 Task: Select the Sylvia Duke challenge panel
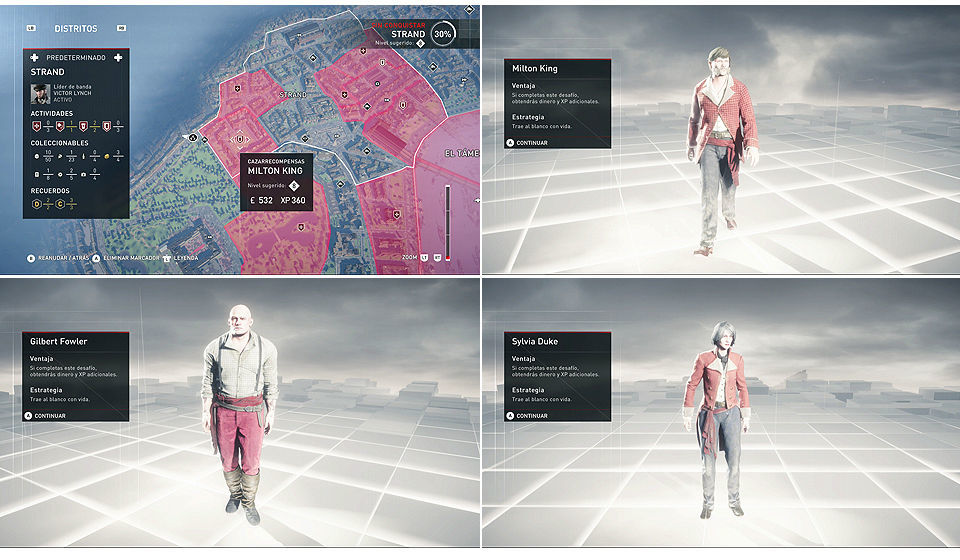pos(556,376)
